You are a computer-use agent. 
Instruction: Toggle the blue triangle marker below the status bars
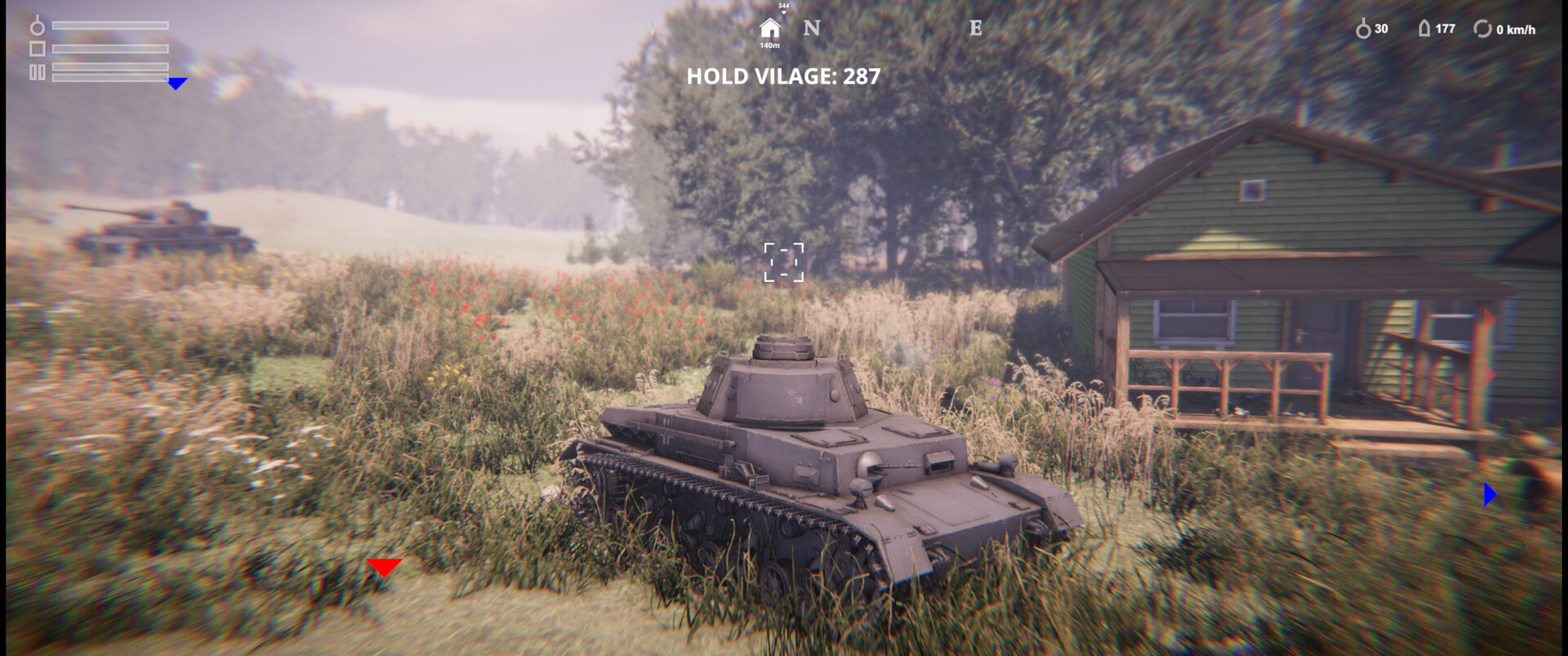176,84
